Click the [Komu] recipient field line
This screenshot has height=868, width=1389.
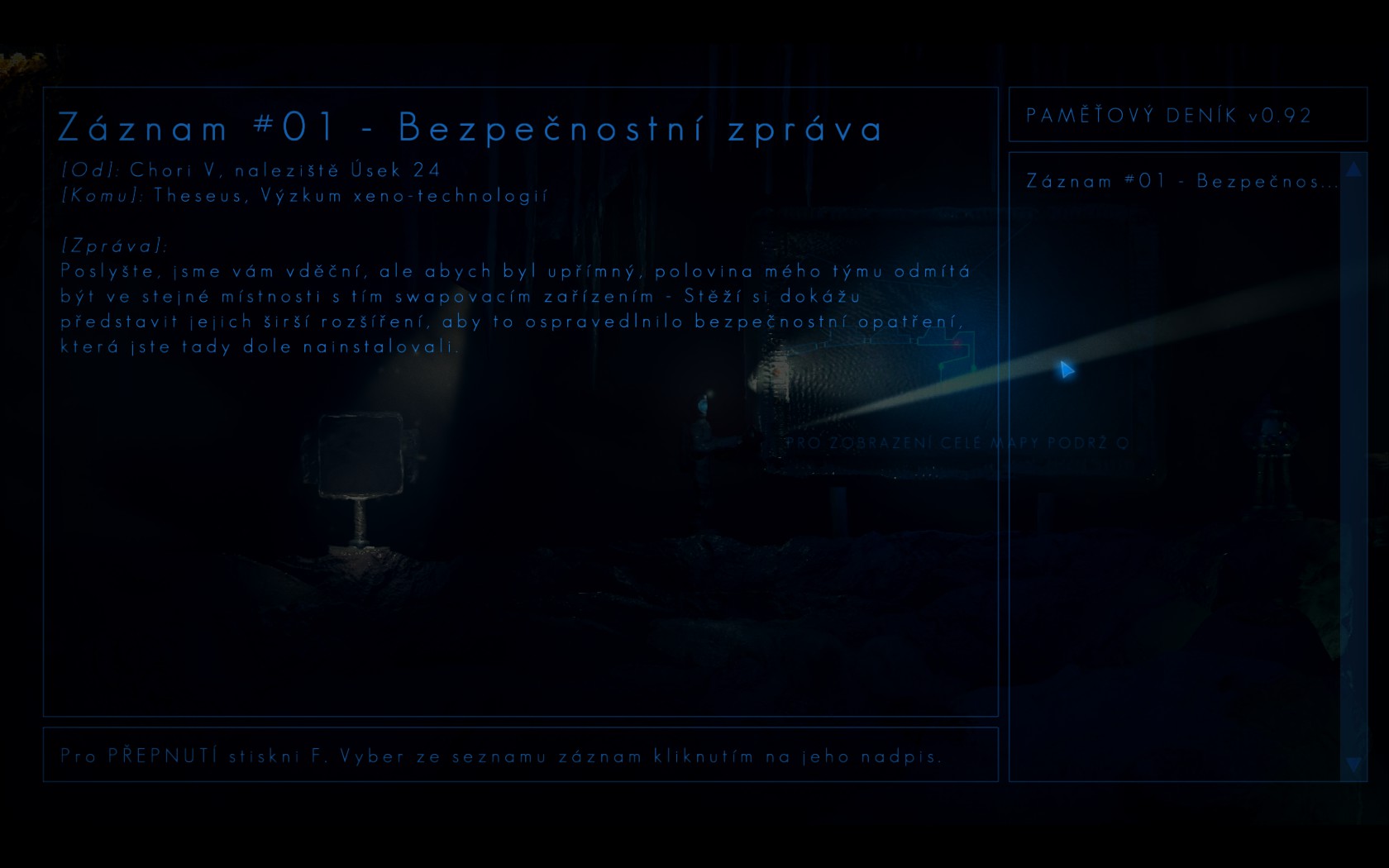point(304,196)
